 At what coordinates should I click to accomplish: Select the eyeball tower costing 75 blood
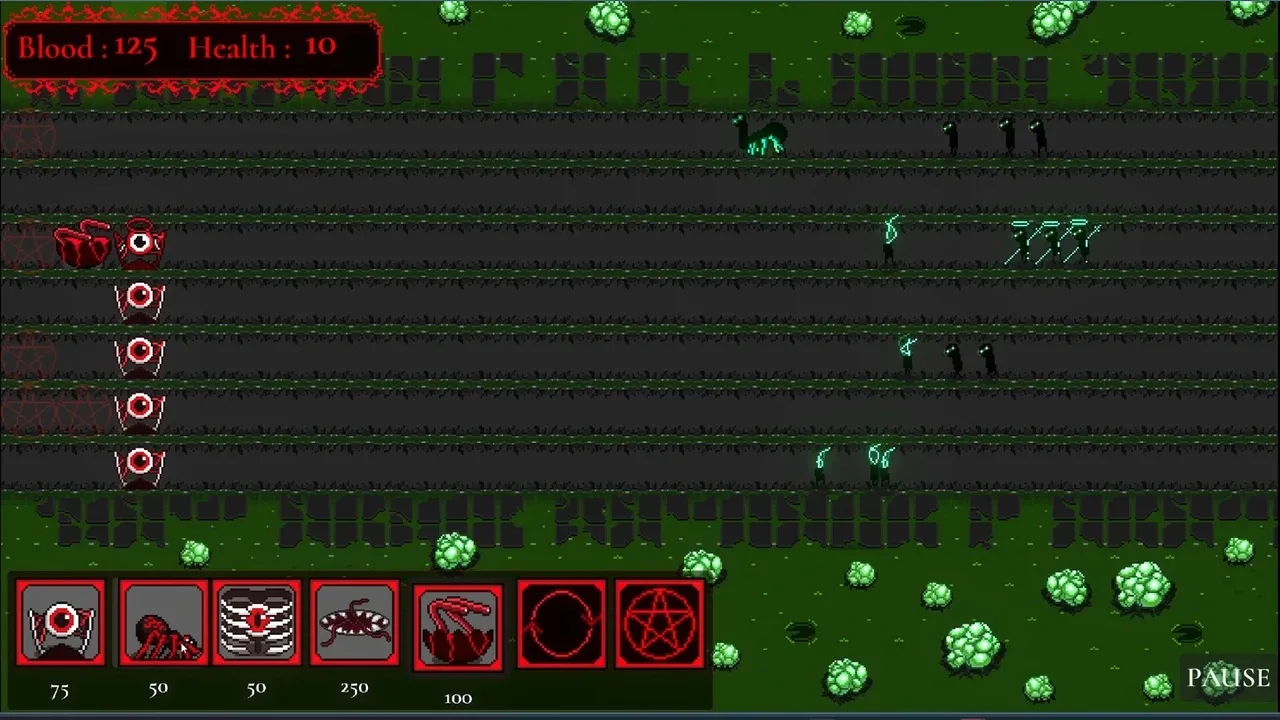[61, 623]
